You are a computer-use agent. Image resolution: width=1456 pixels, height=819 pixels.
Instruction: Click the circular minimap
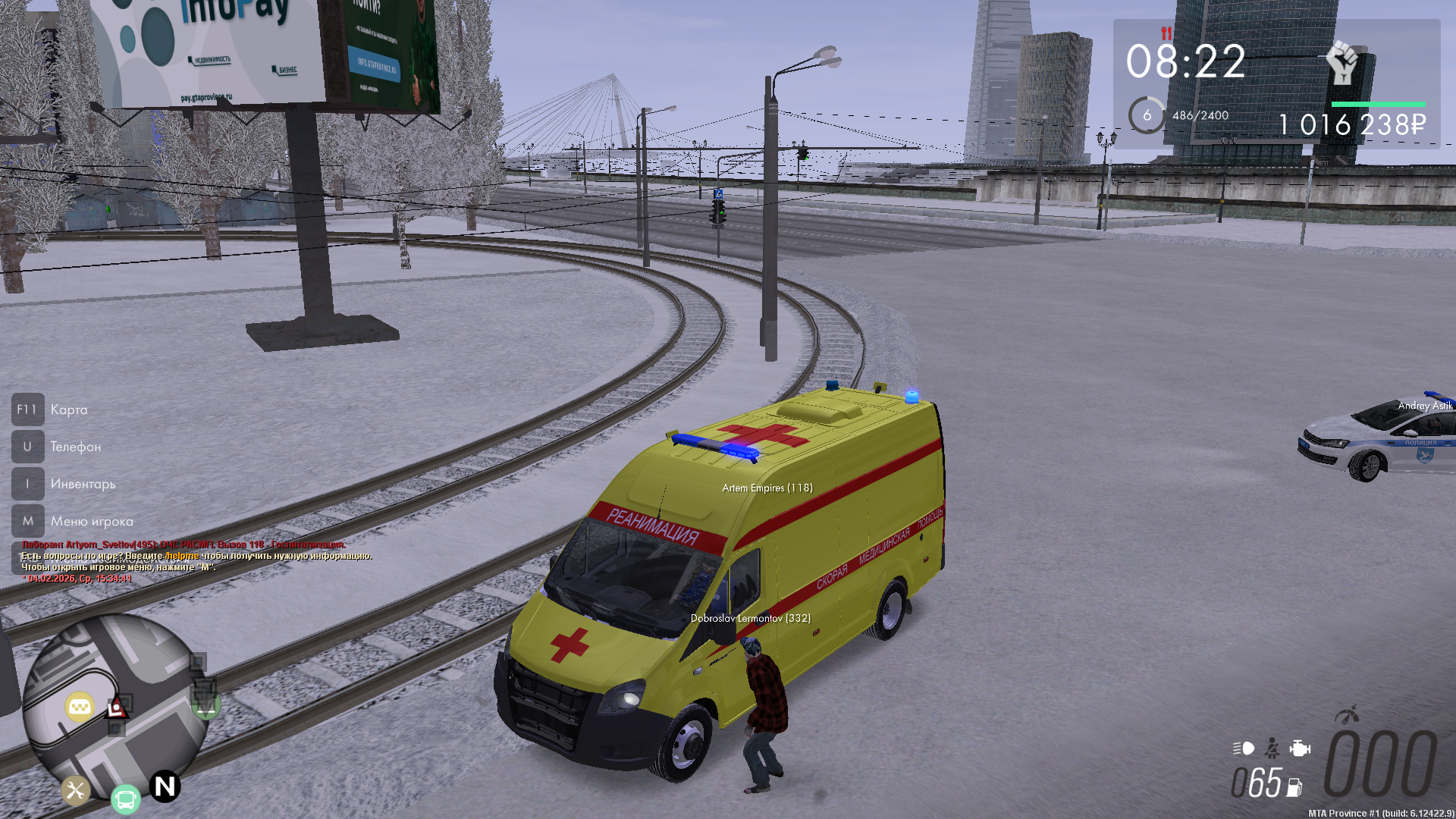(114, 705)
